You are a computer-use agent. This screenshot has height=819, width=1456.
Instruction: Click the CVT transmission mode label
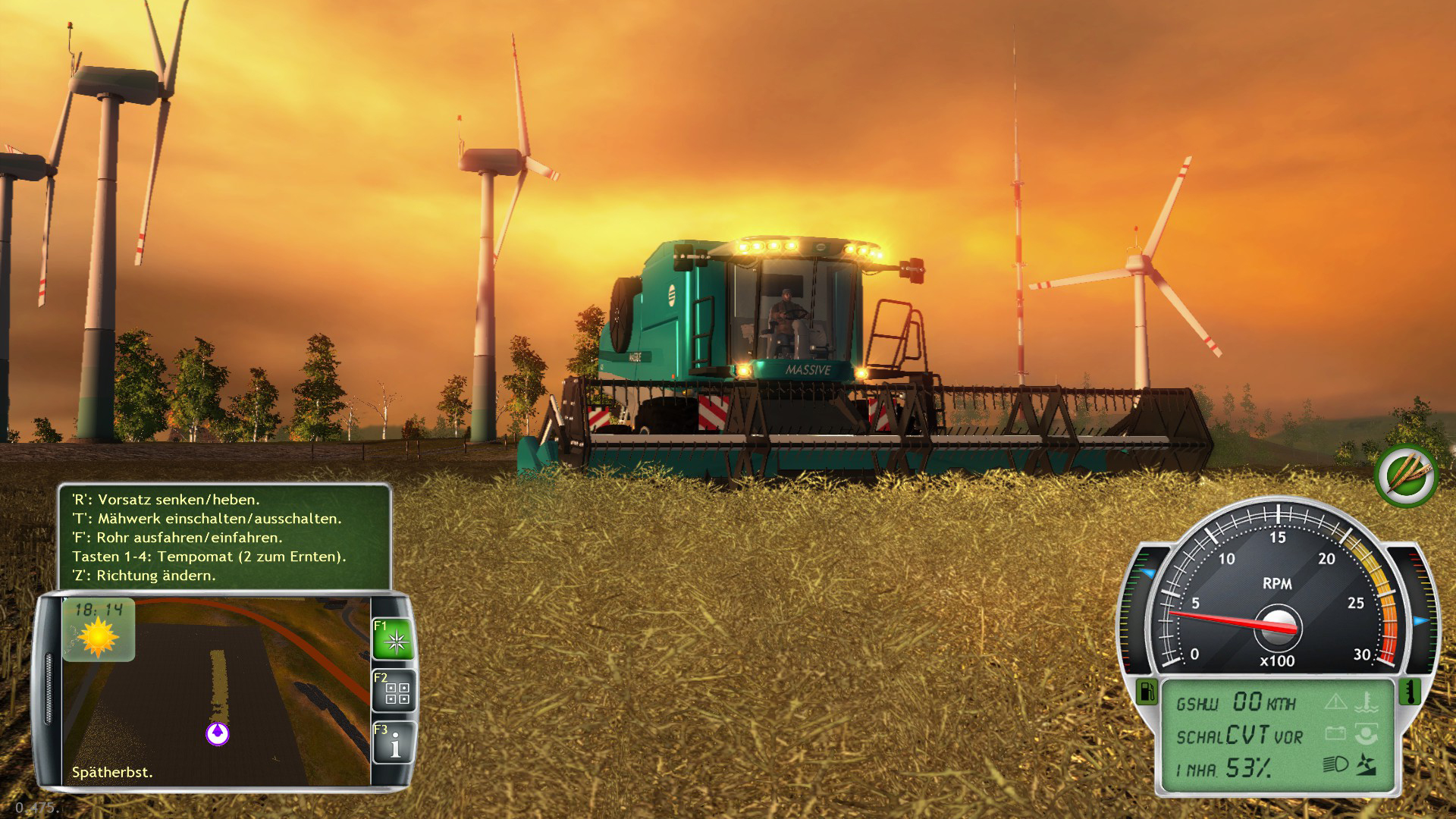point(1247,735)
